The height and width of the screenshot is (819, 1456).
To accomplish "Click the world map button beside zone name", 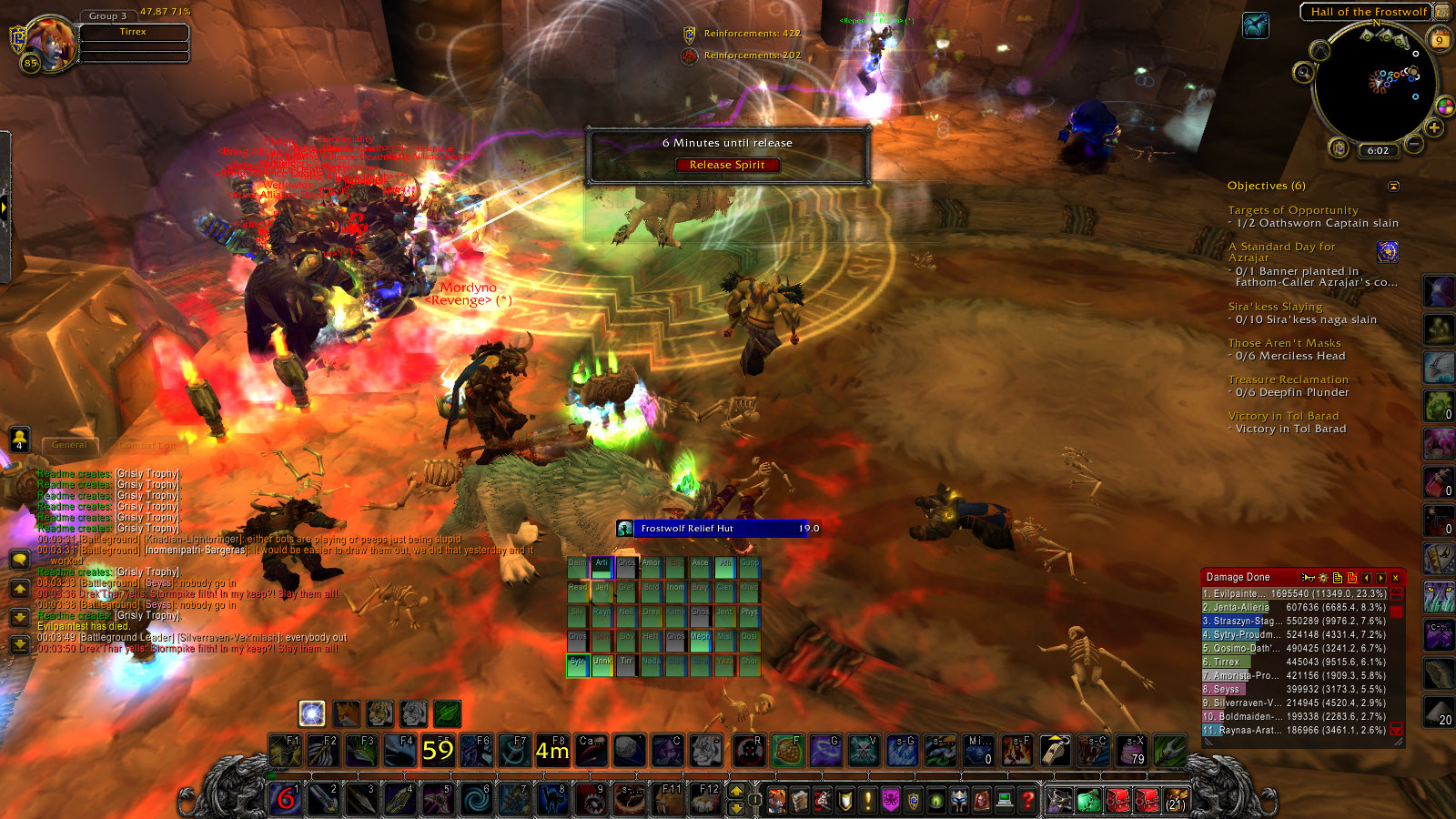I will point(1442,12).
